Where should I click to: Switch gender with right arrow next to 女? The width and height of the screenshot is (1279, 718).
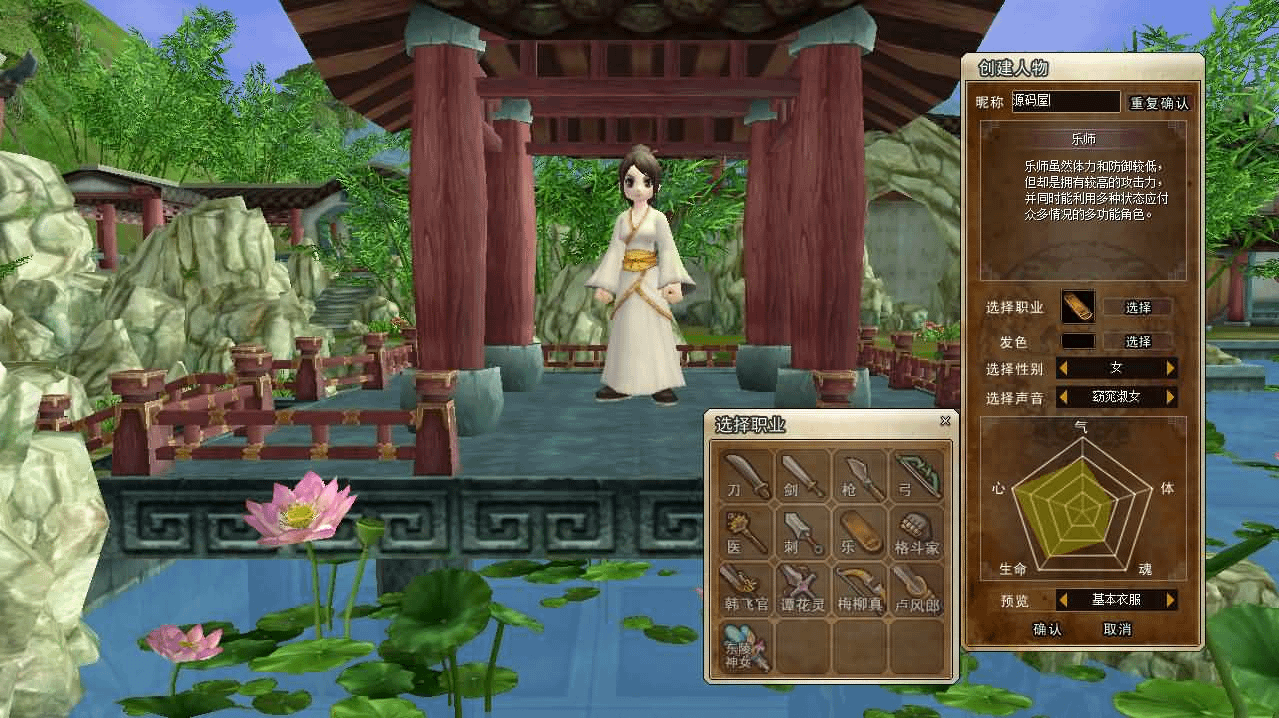coord(1170,368)
